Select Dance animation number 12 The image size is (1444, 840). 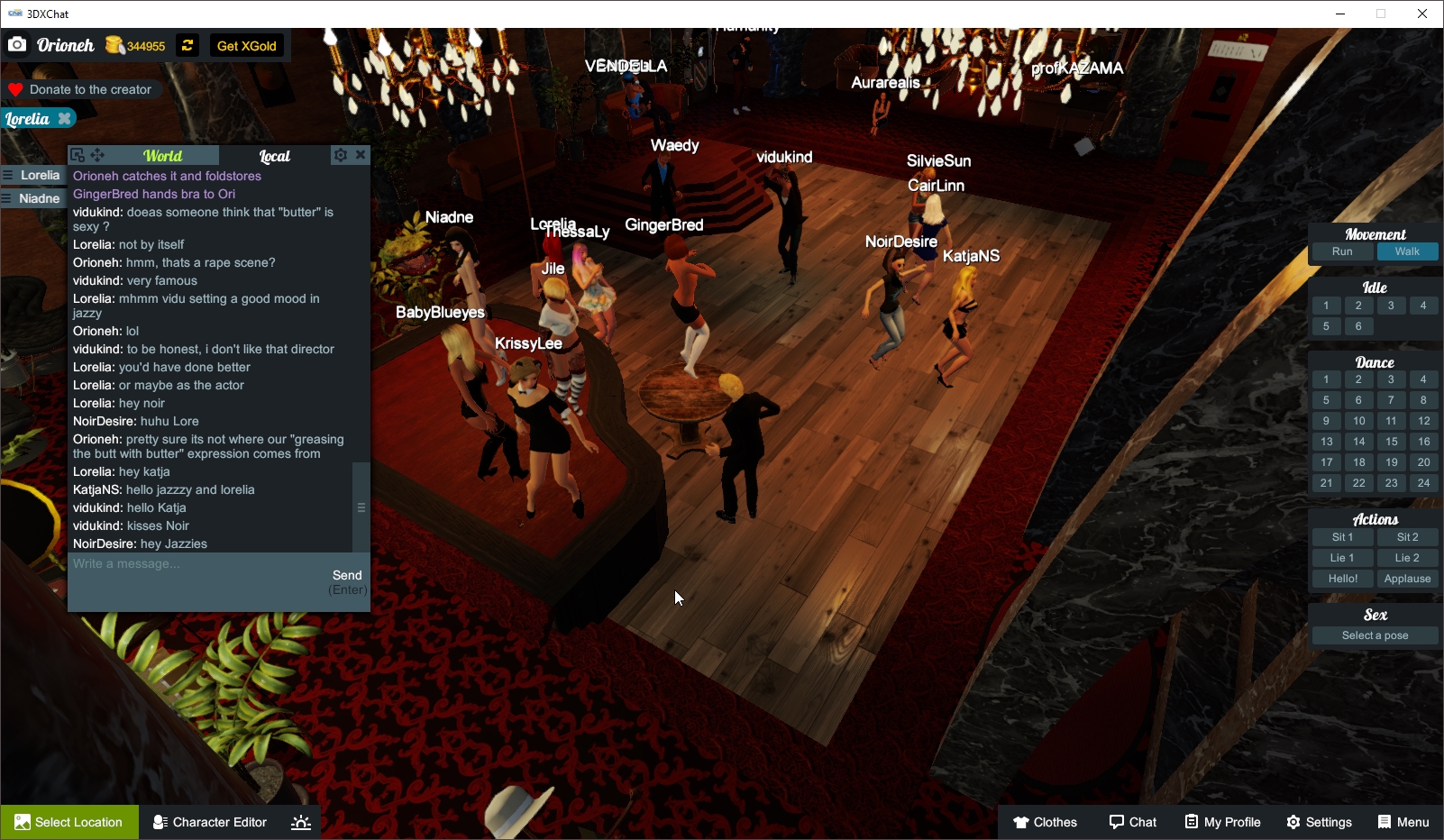tap(1424, 420)
